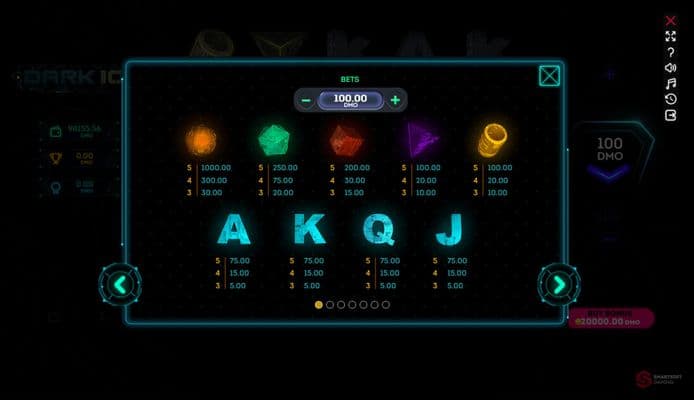The image size is (694, 400).
Task: Increase the bet with the plus button
Action: pyautogui.click(x=396, y=100)
